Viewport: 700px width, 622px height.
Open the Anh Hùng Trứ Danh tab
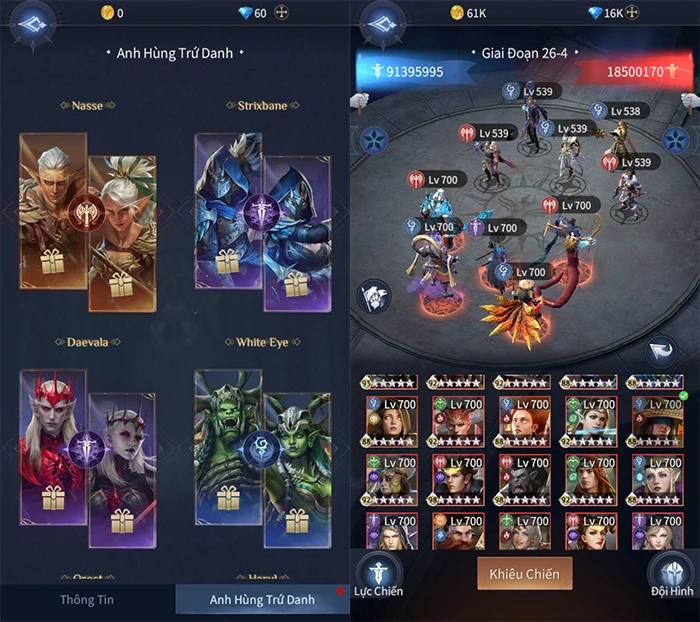tap(262, 599)
